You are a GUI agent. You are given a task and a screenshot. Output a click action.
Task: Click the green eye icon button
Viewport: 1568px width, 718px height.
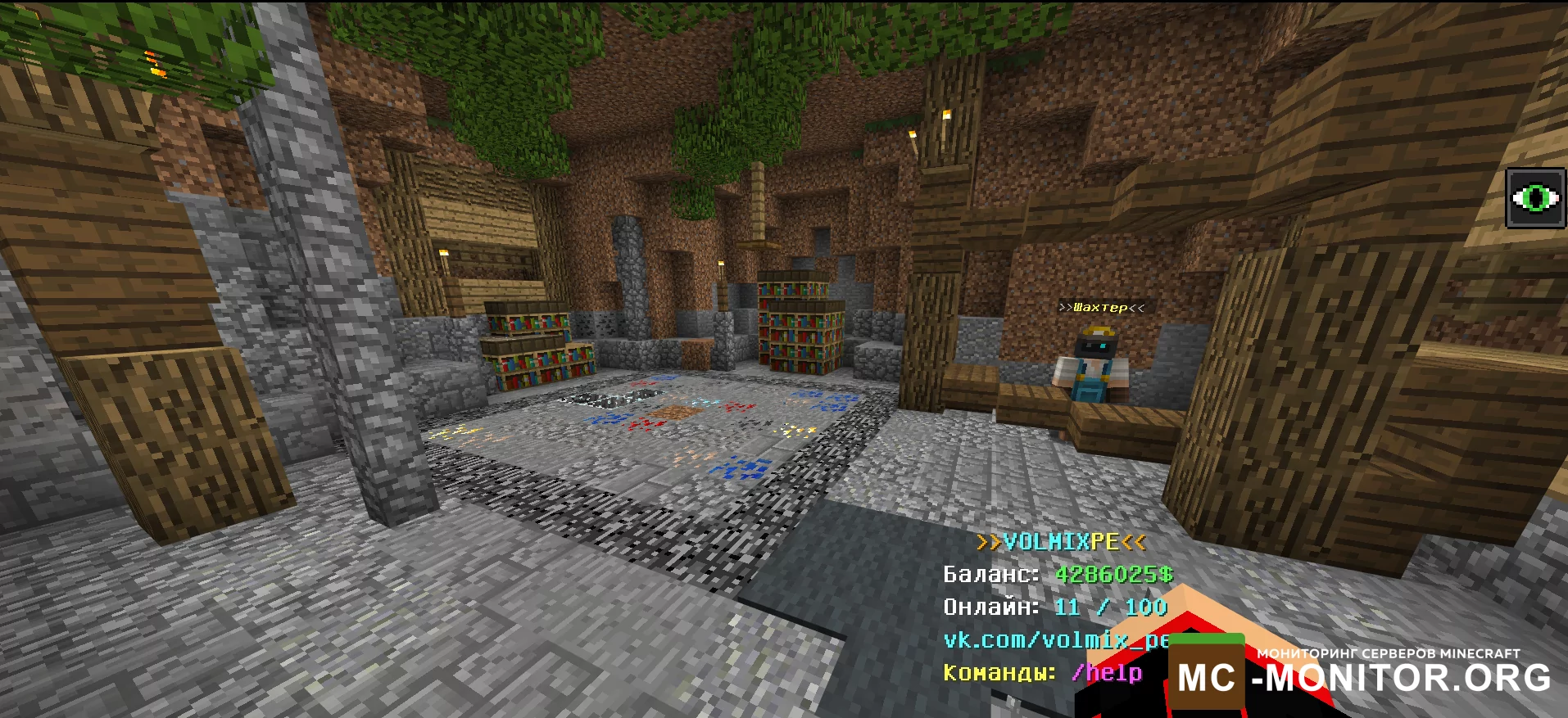click(1536, 198)
